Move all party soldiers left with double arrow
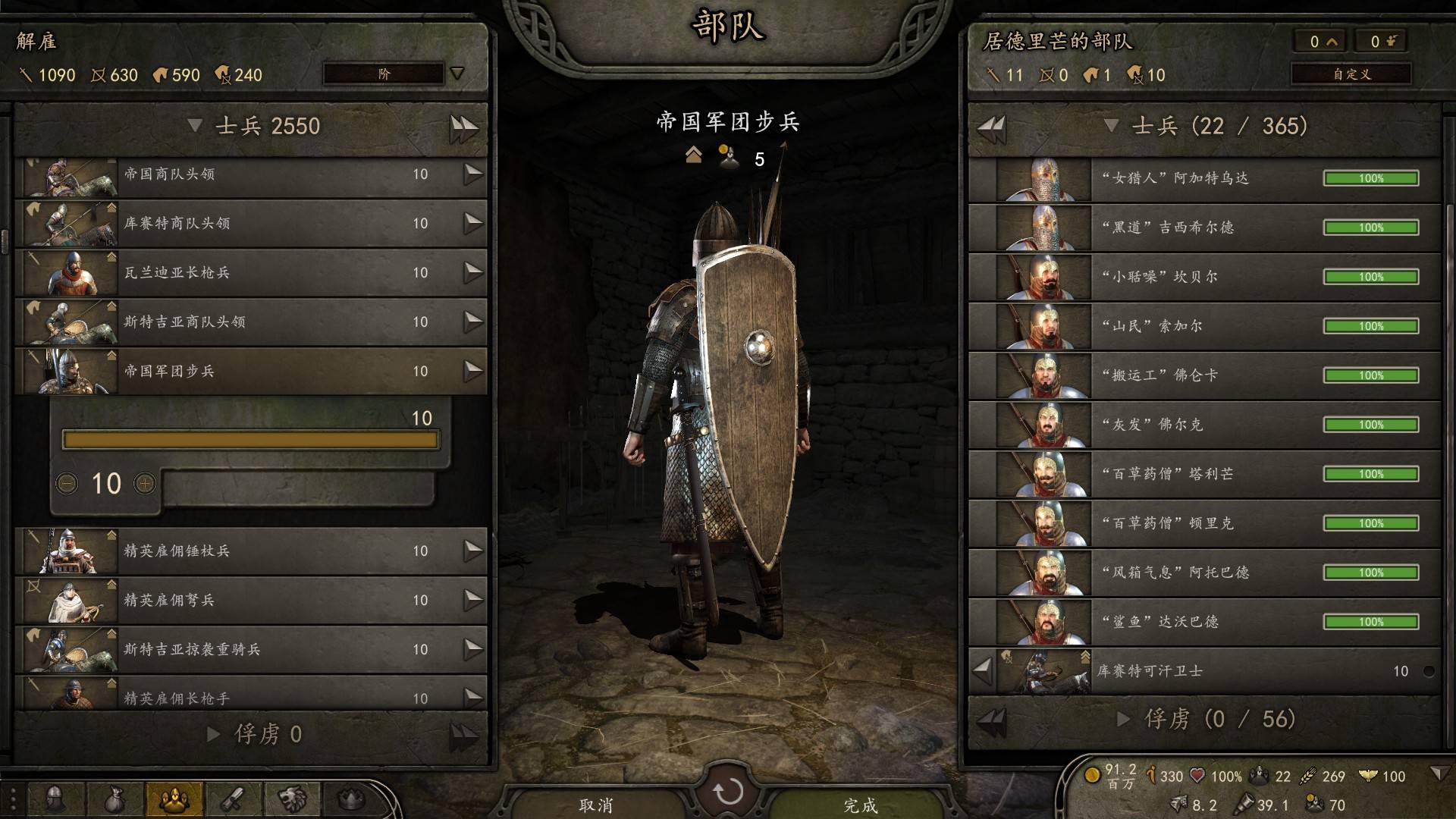This screenshot has width=1456, height=819. 991,127
